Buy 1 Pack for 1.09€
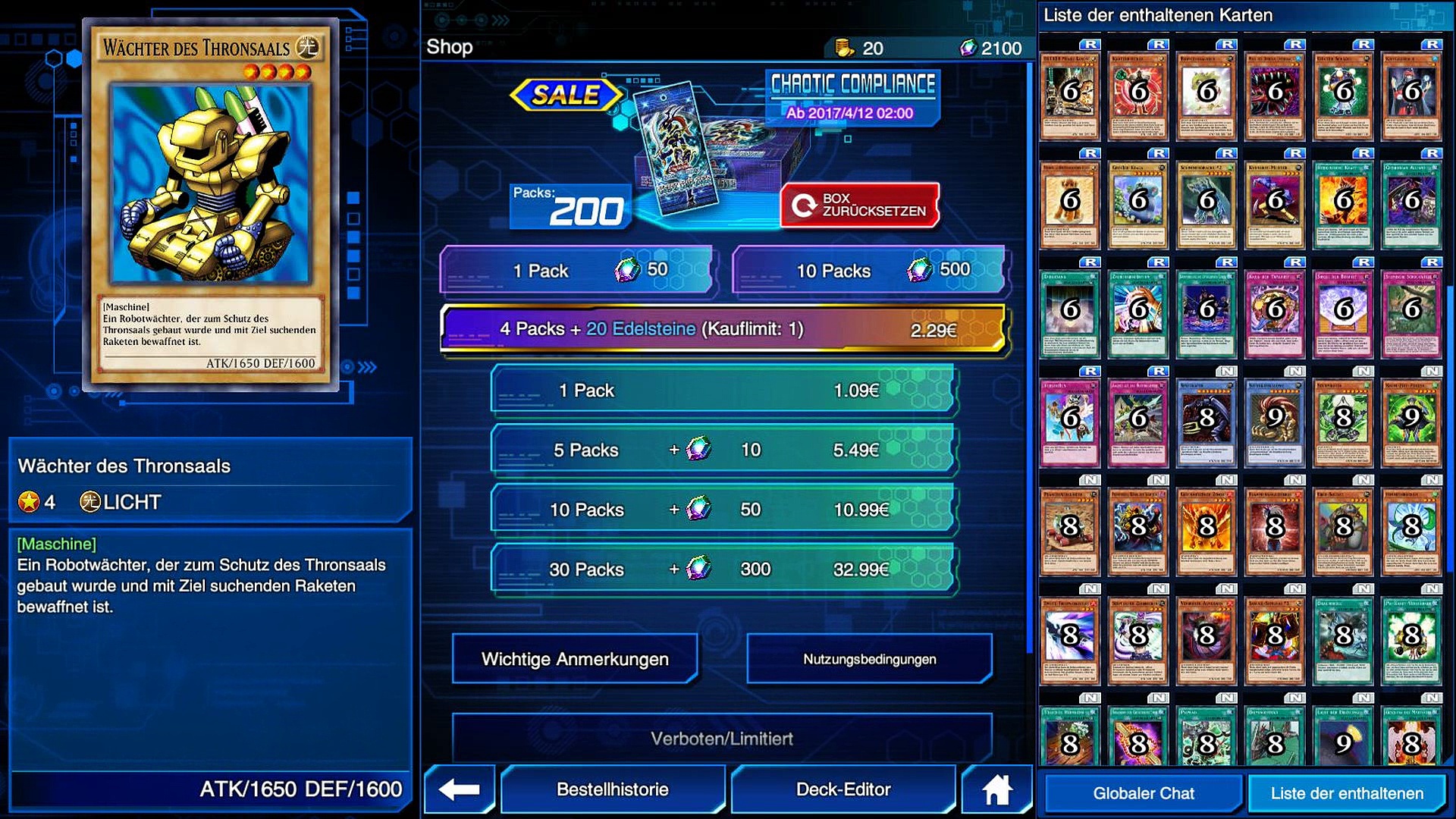The width and height of the screenshot is (1456, 819). (x=723, y=391)
